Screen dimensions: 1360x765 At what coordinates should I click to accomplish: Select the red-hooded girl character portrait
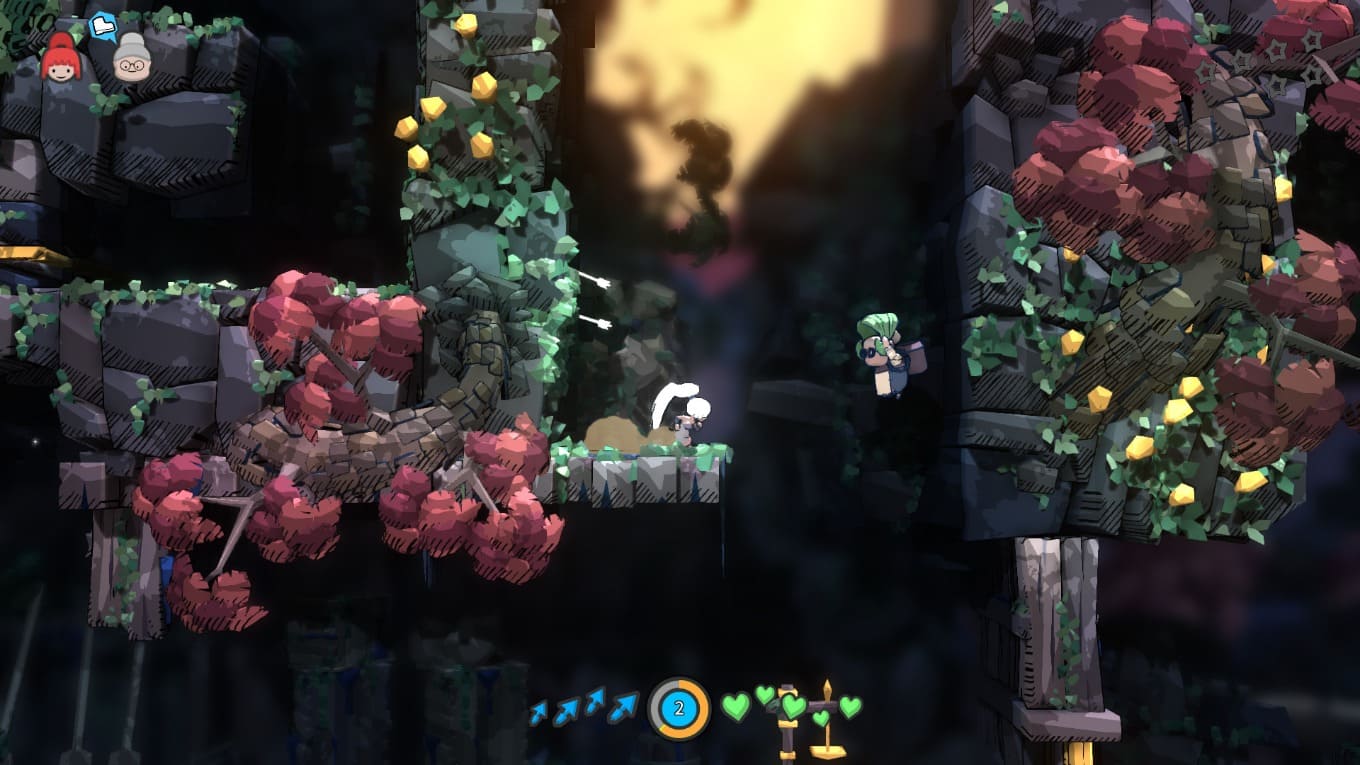point(60,58)
